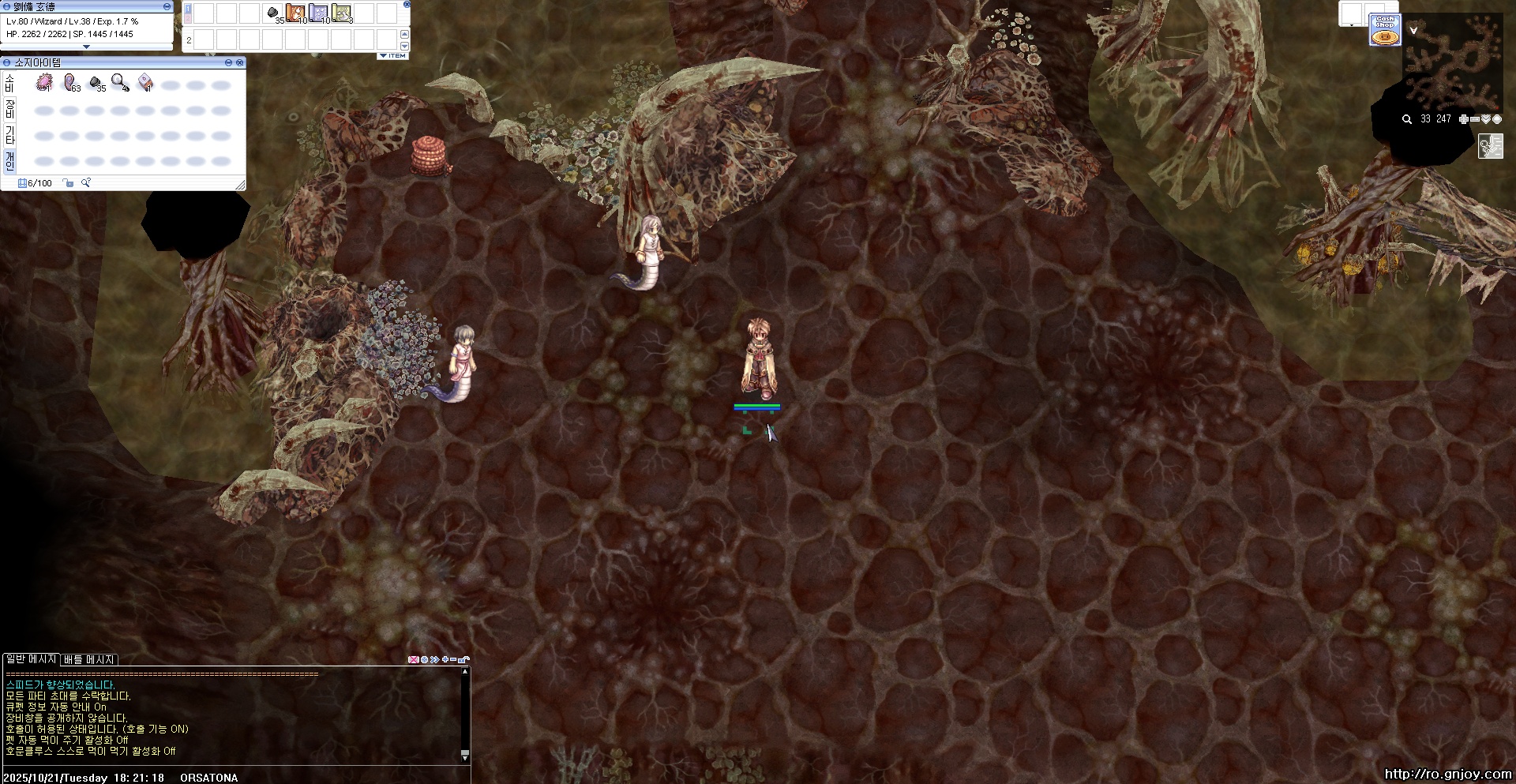This screenshot has width=1516, height=784.
Task: Minimize the character status window
Action: click(167, 6)
